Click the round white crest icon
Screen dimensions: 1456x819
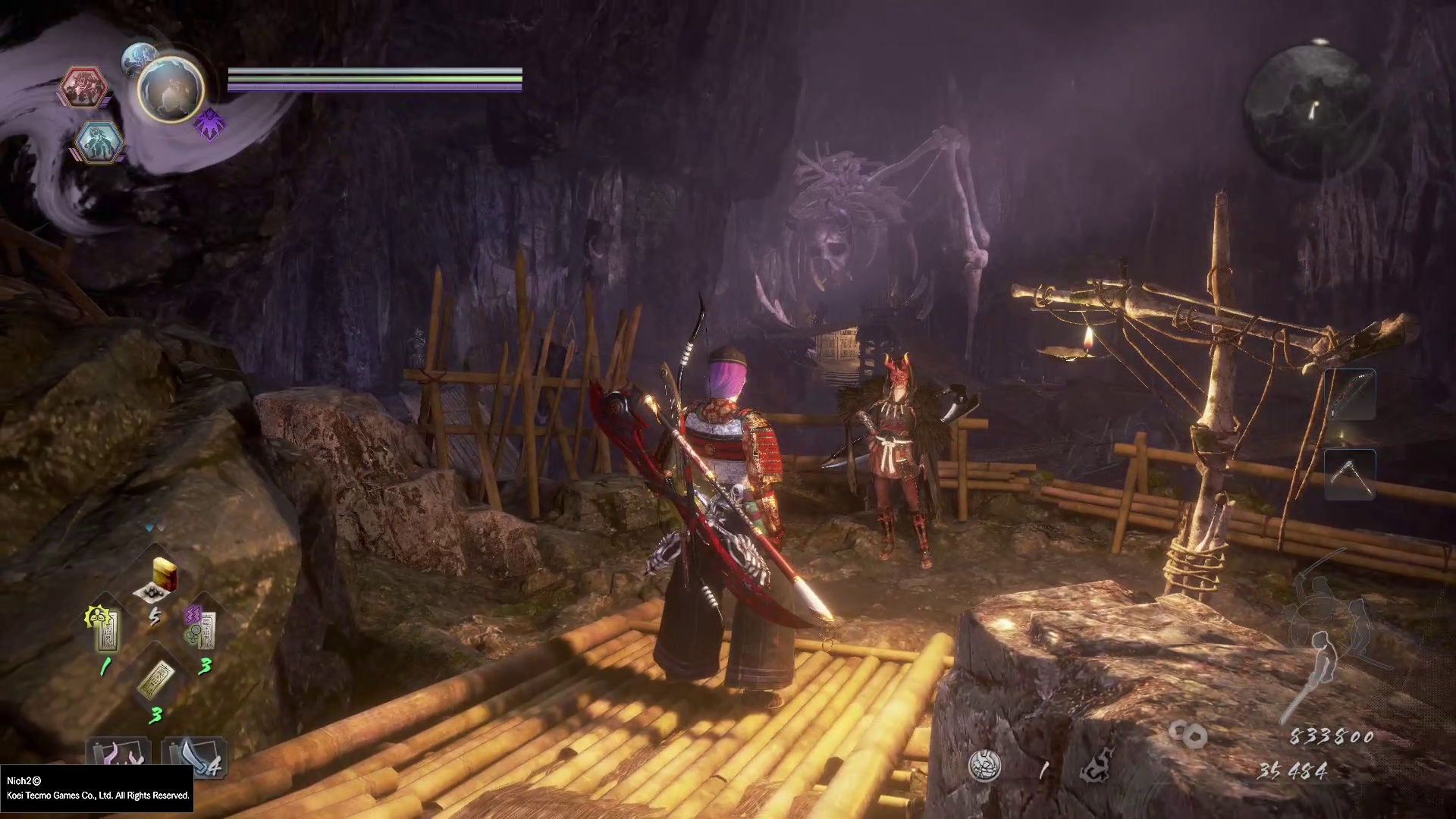[x=984, y=766]
